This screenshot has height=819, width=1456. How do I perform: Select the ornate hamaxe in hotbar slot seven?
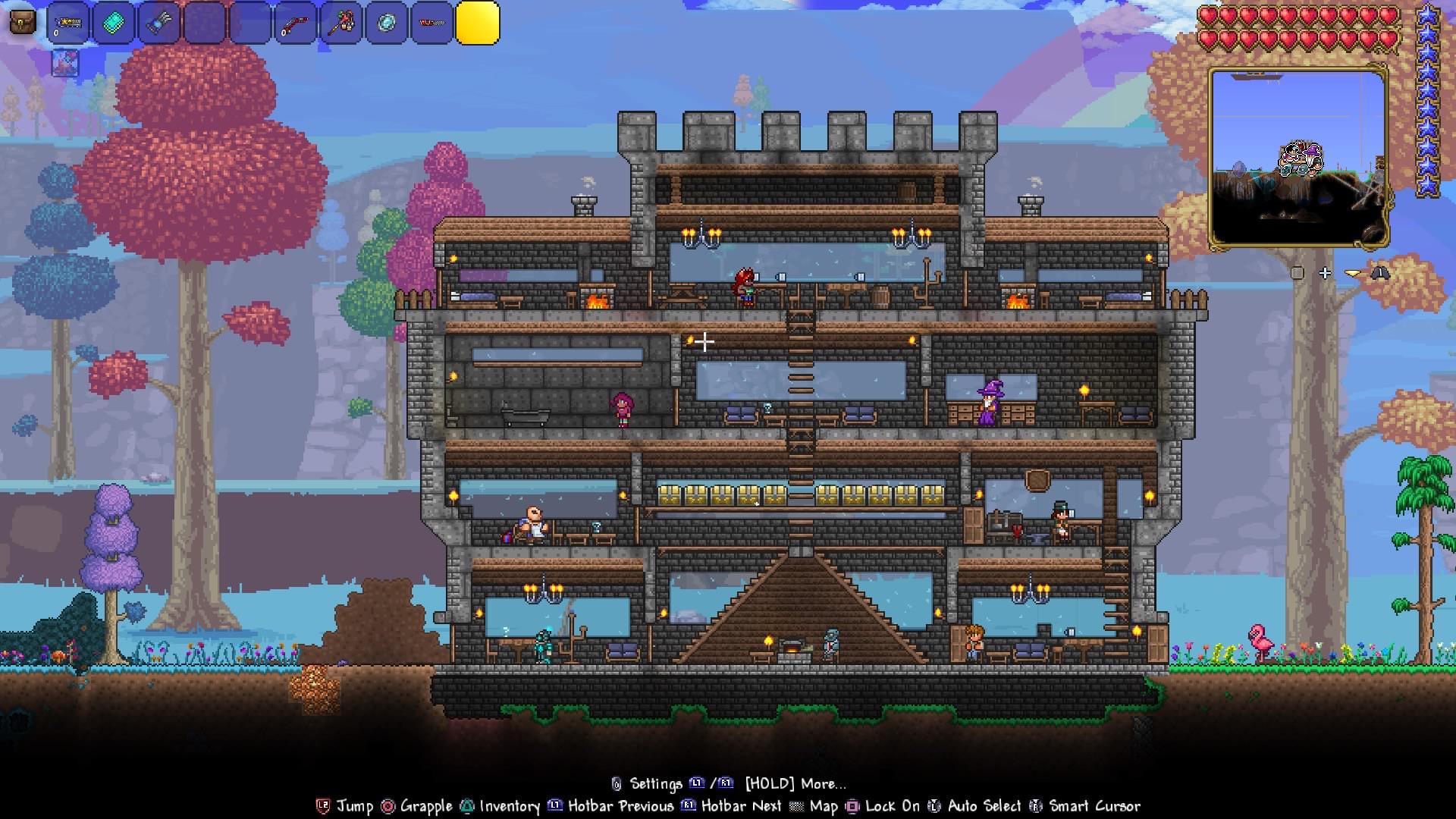pos(341,21)
